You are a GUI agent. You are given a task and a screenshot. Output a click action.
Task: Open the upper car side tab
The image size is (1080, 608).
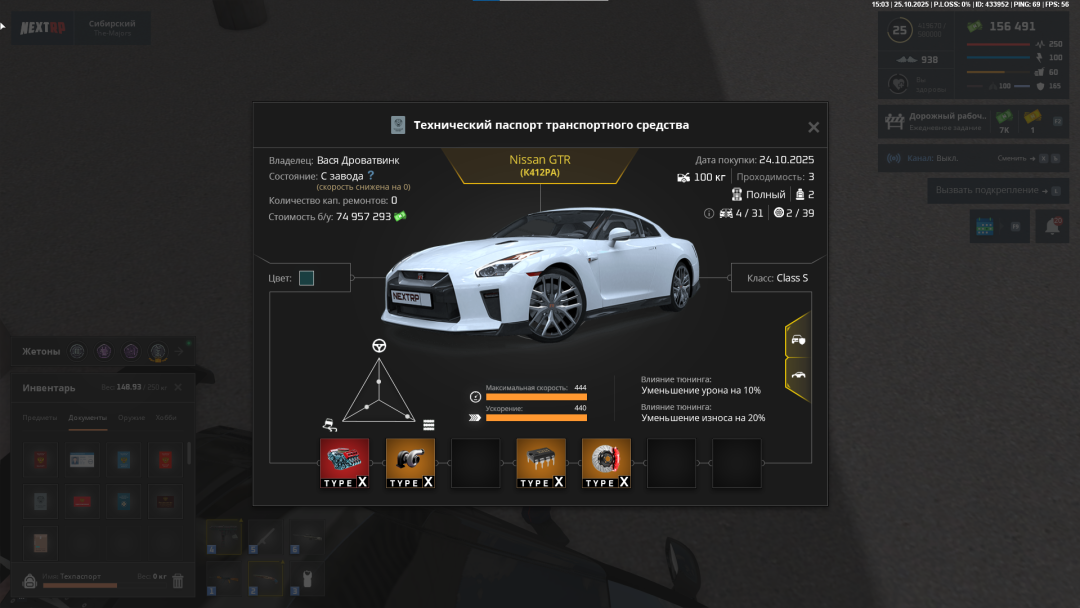point(797,340)
